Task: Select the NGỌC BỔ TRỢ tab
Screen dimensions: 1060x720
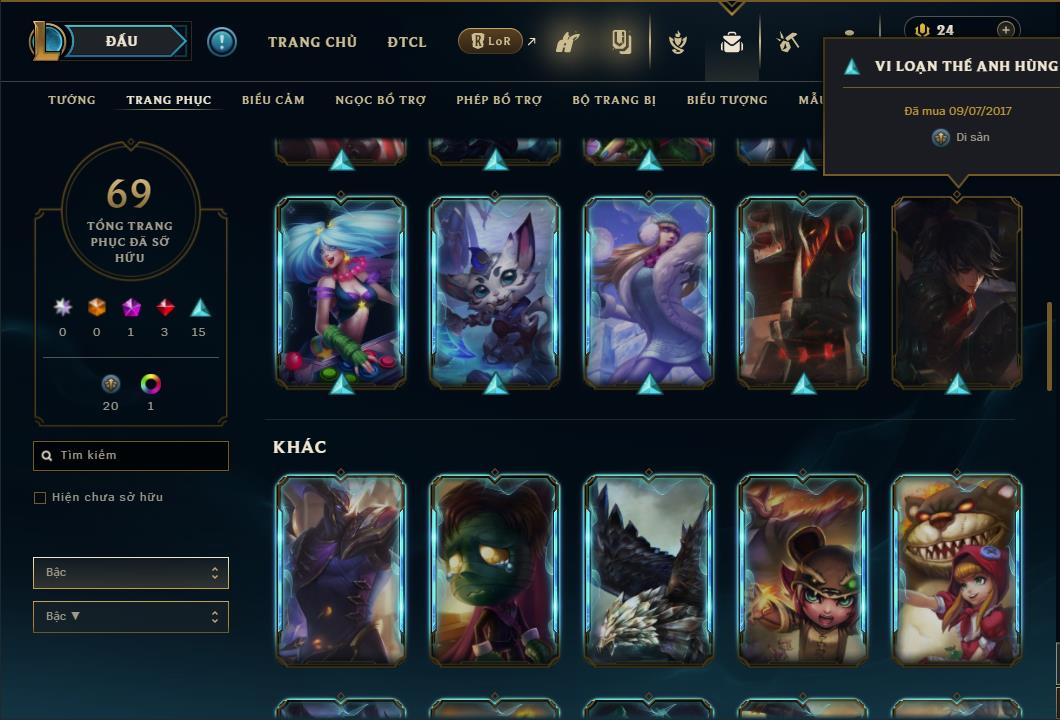Action: pyautogui.click(x=381, y=100)
